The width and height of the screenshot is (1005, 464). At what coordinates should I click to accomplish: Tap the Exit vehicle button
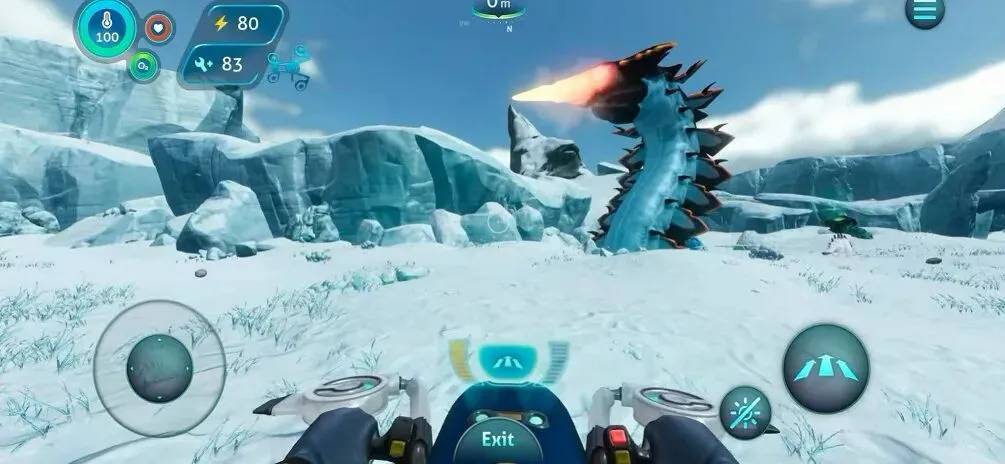498,439
